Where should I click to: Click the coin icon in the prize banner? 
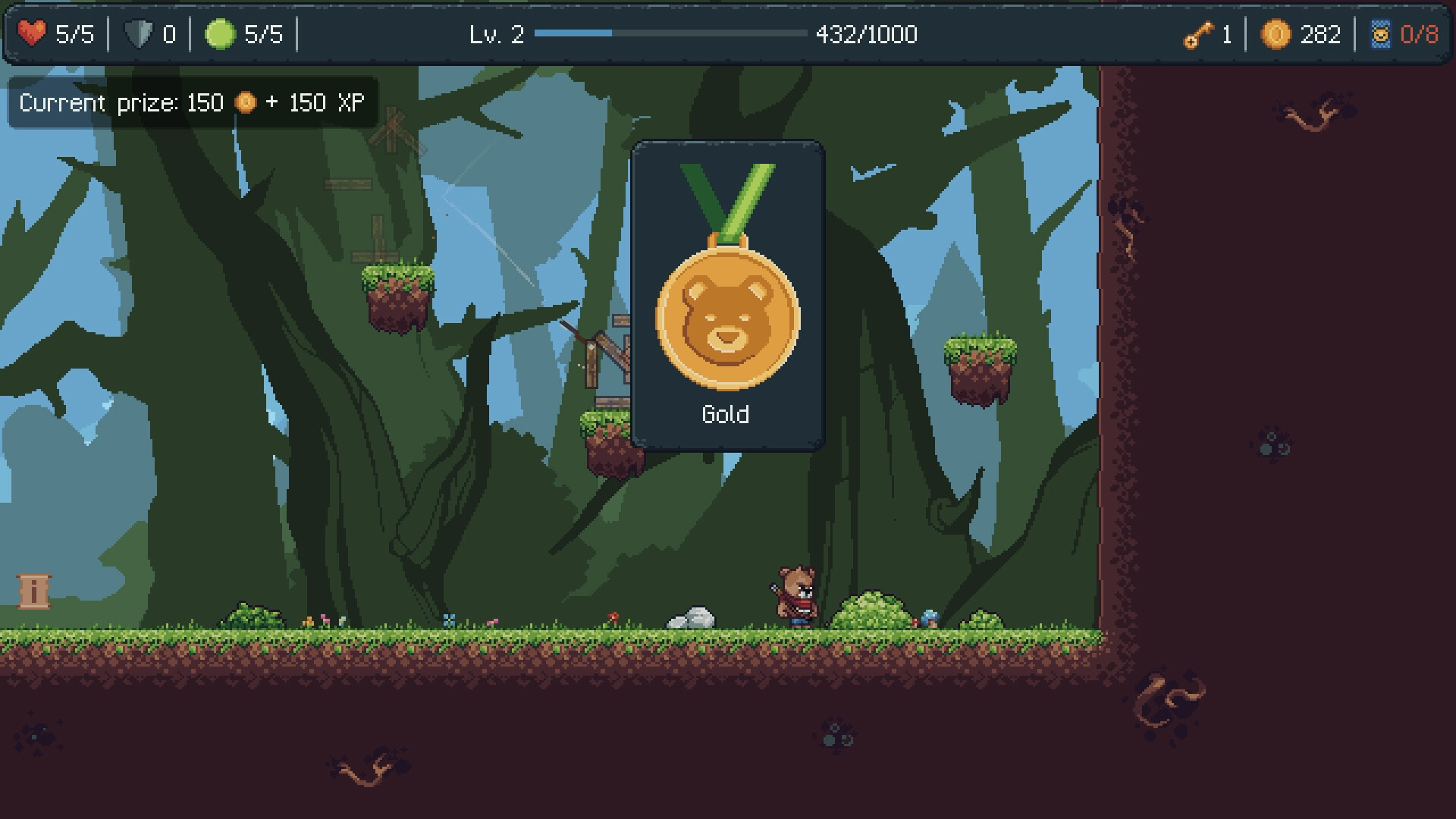pyautogui.click(x=244, y=102)
